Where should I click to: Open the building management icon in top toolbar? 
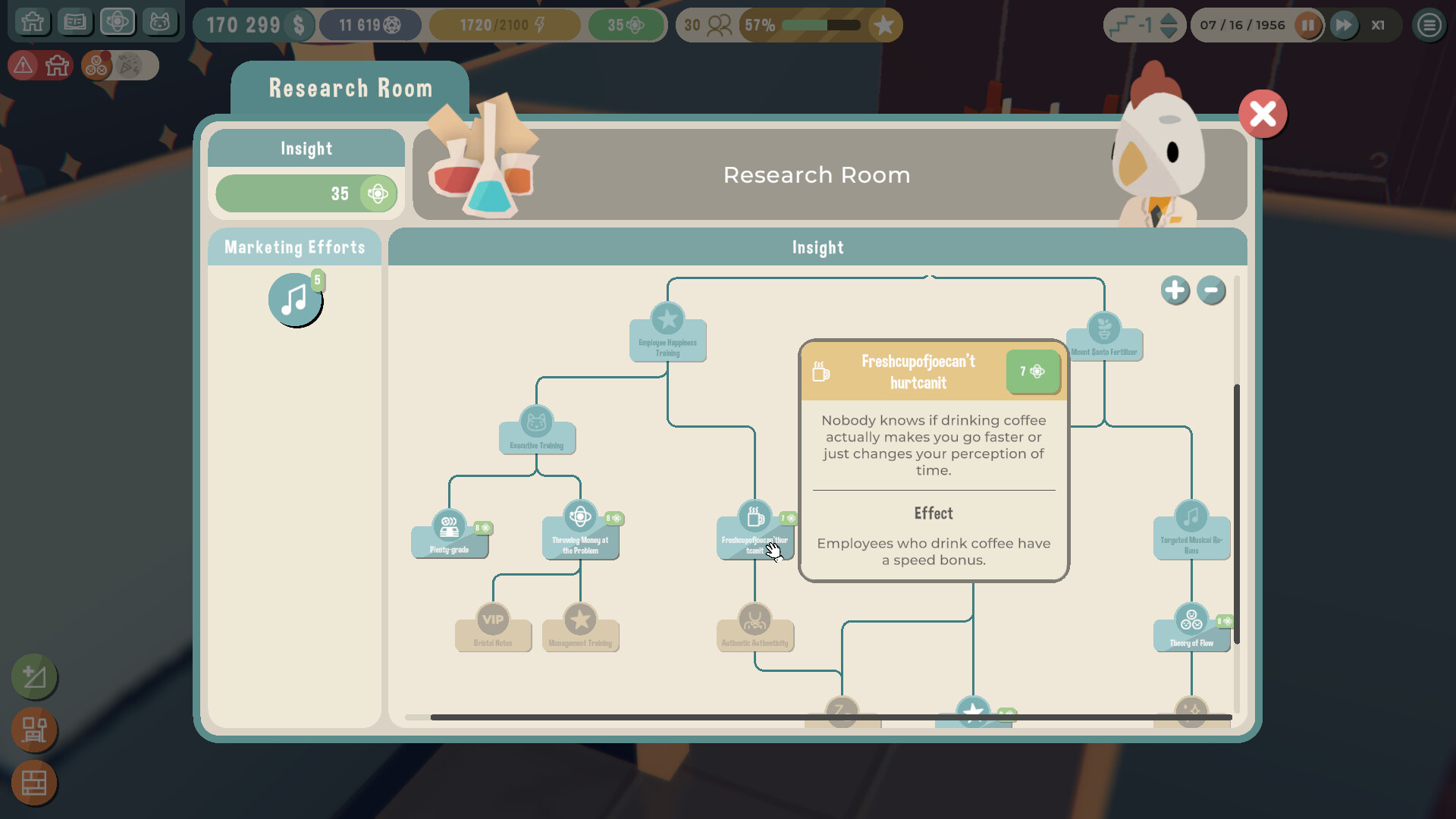33,22
